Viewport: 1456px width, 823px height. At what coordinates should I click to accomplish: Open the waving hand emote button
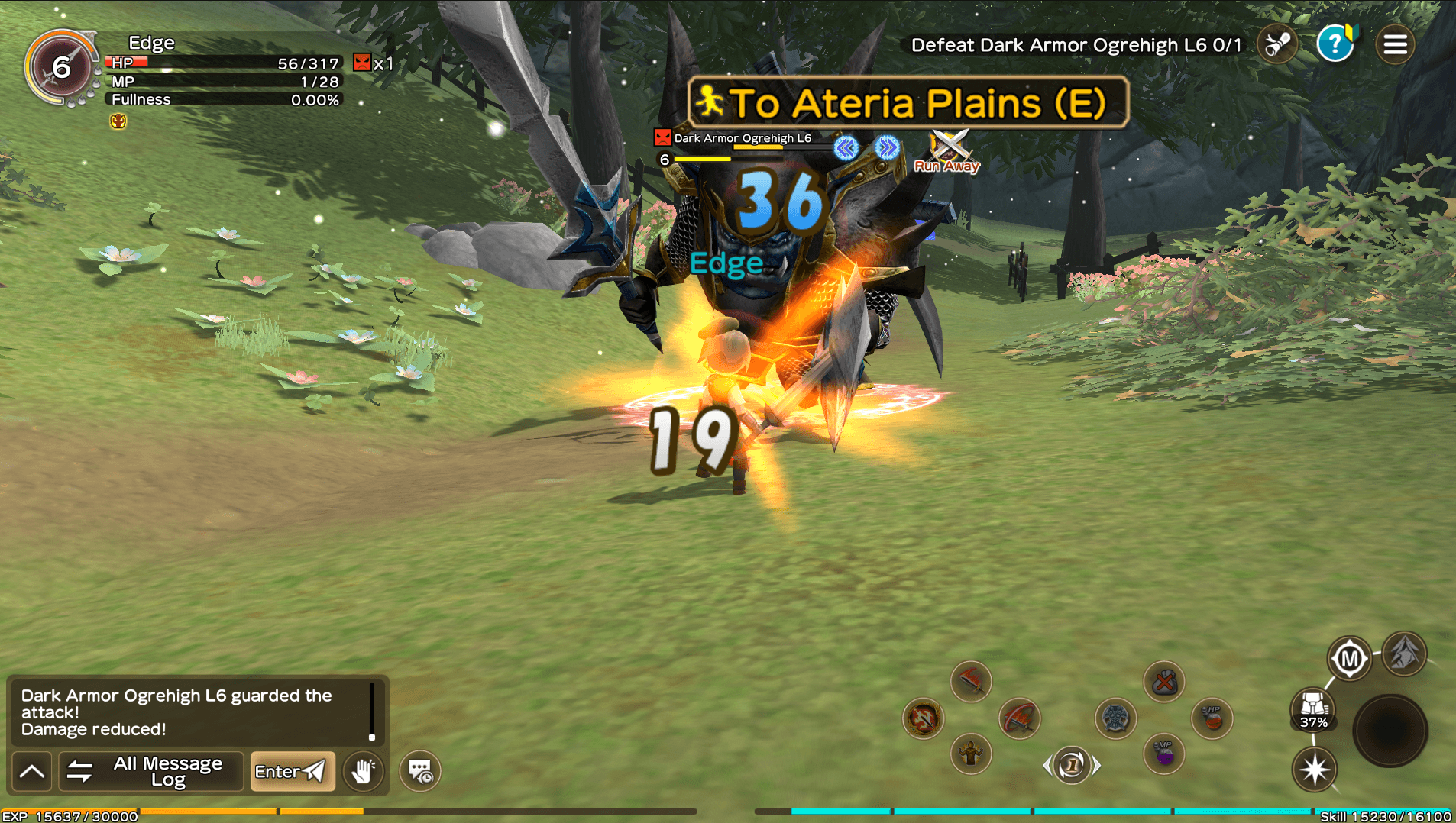363,771
